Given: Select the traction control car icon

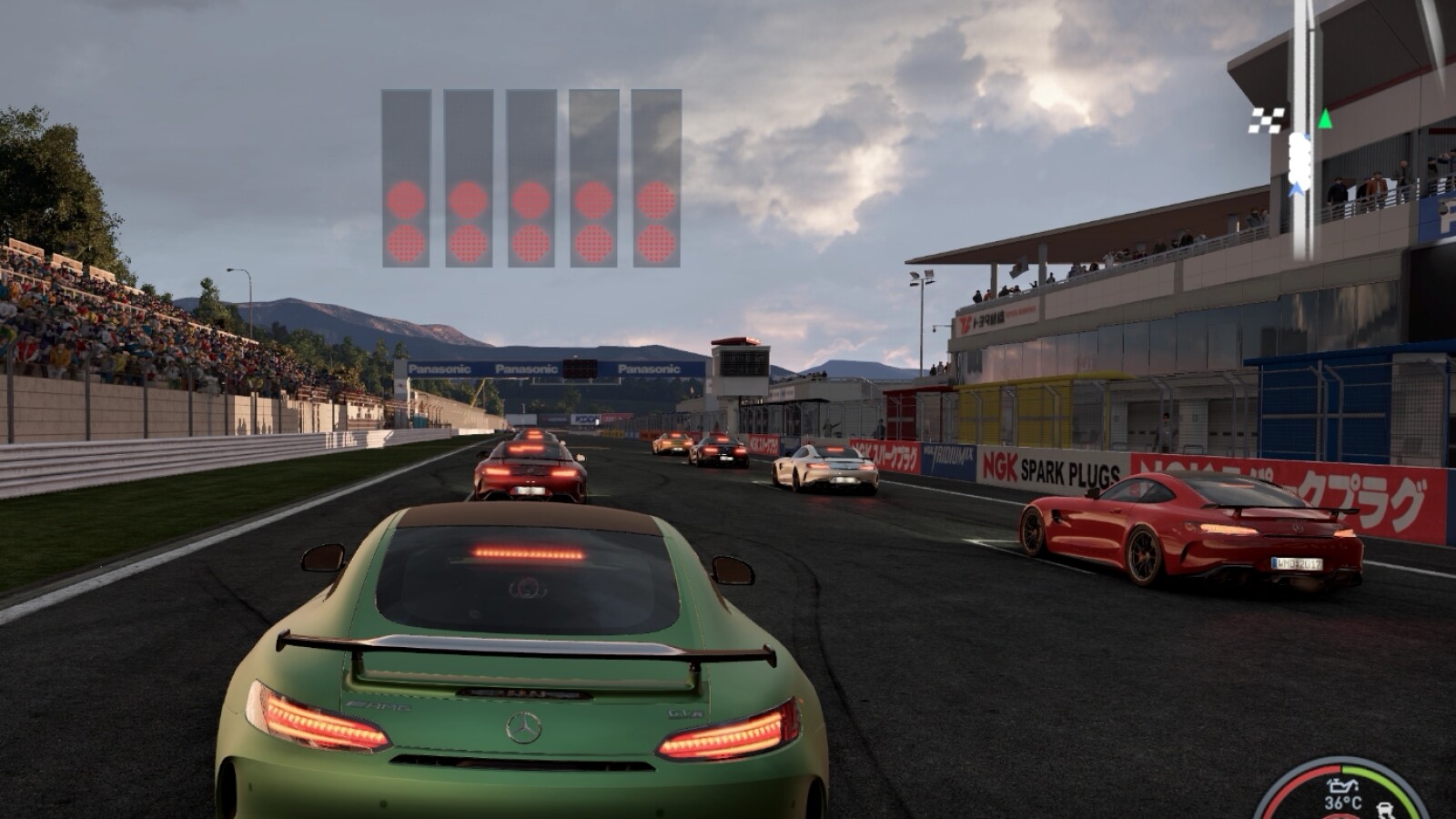Looking at the screenshot, I should (1385, 808).
